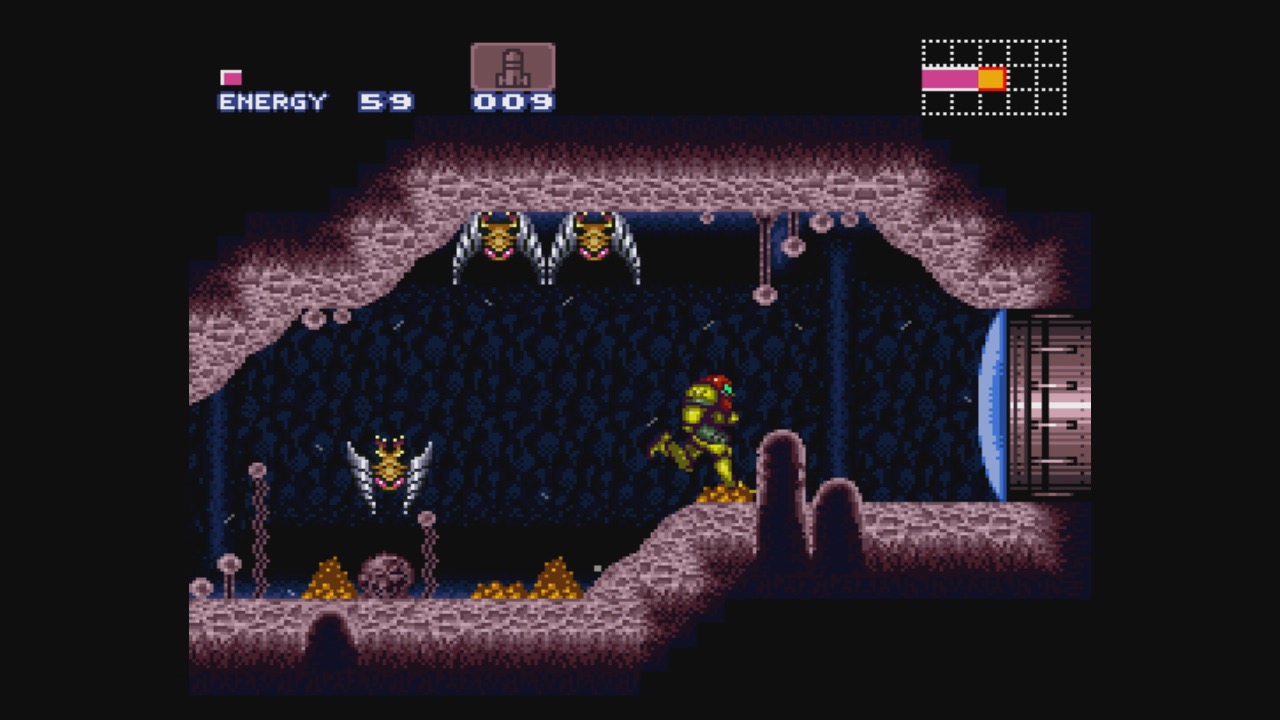Expand the minimap grid in the top right corner

[x=992, y=75]
